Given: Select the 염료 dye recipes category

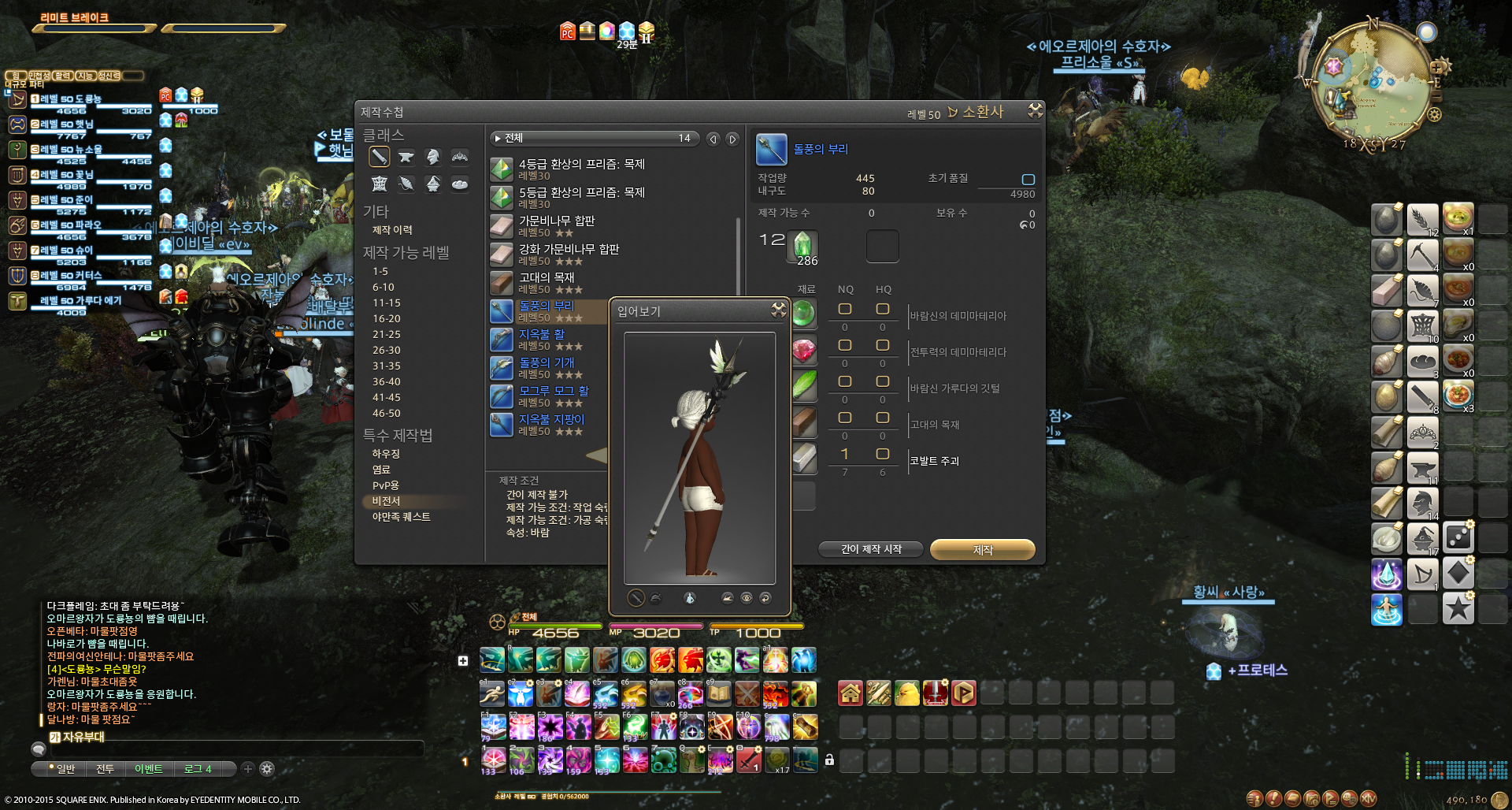Looking at the screenshot, I should pos(381,470).
